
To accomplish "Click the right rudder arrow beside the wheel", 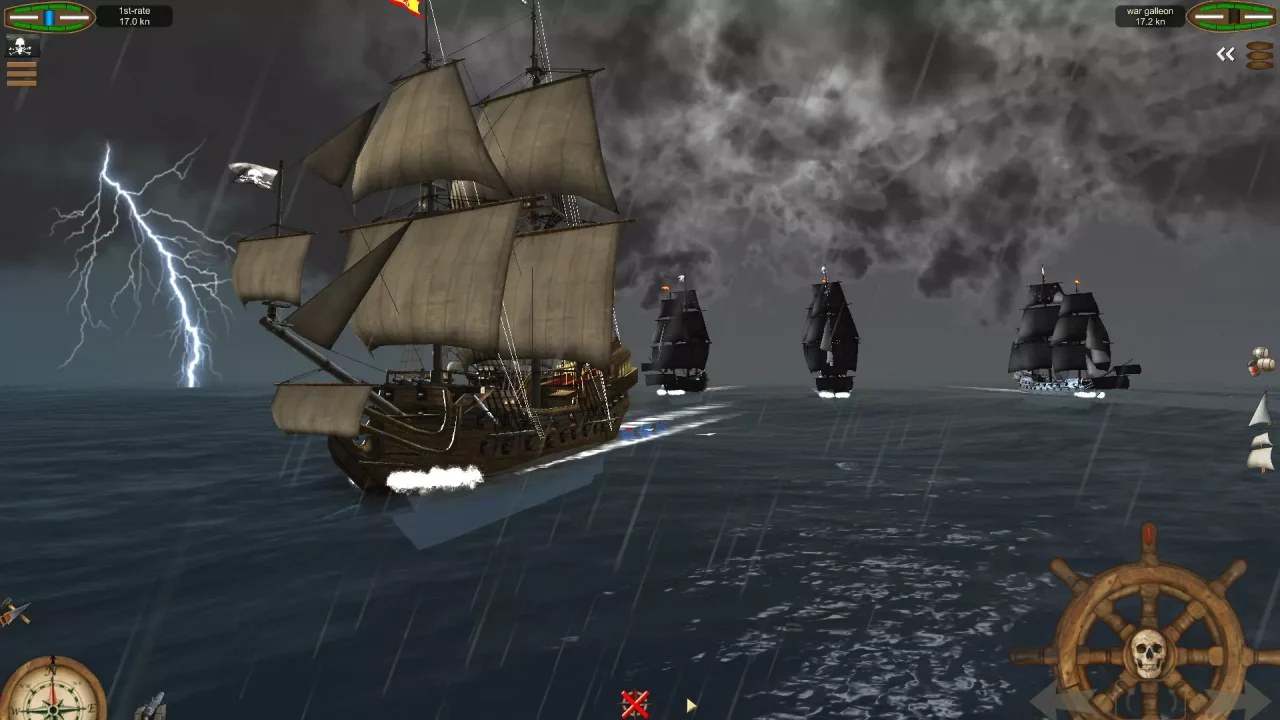I will click(x=1248, y=700).
